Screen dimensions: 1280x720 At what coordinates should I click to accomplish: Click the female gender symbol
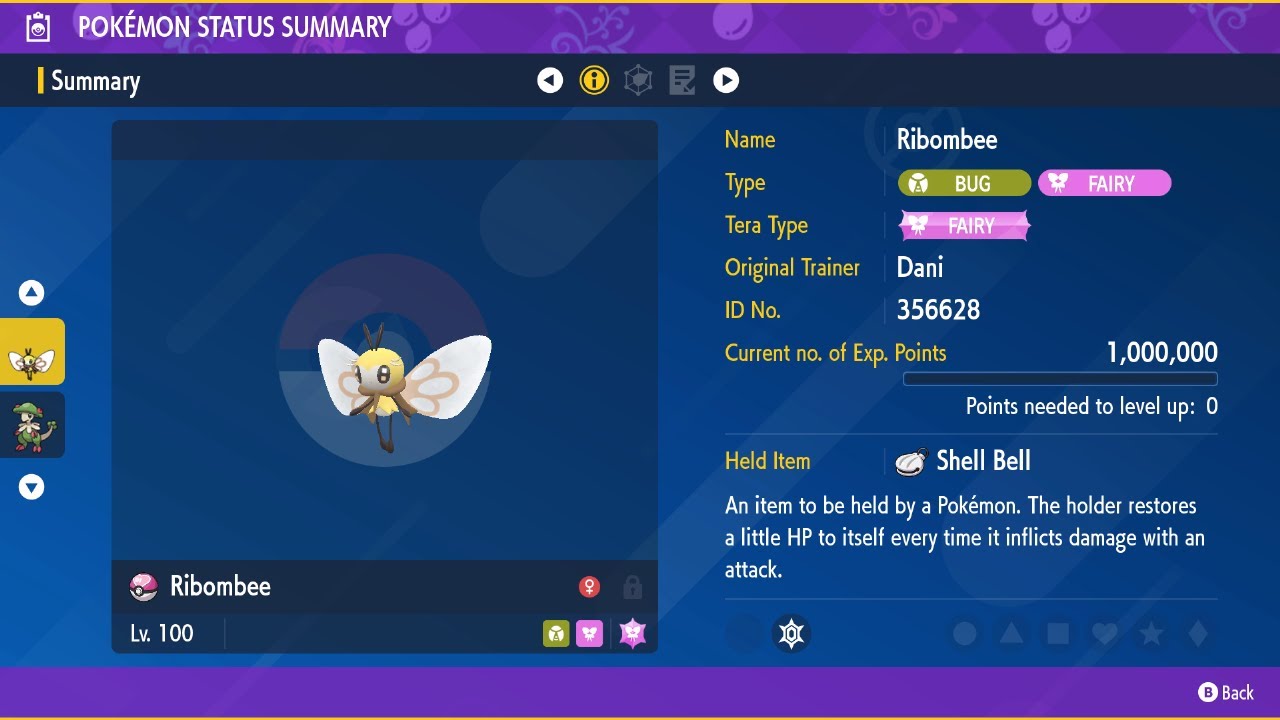coord(589,587)
